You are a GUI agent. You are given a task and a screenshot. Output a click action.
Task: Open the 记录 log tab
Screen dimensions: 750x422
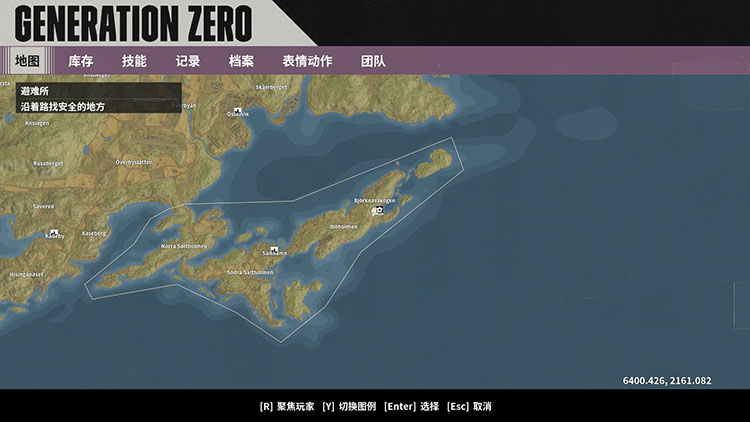[188, 61]
